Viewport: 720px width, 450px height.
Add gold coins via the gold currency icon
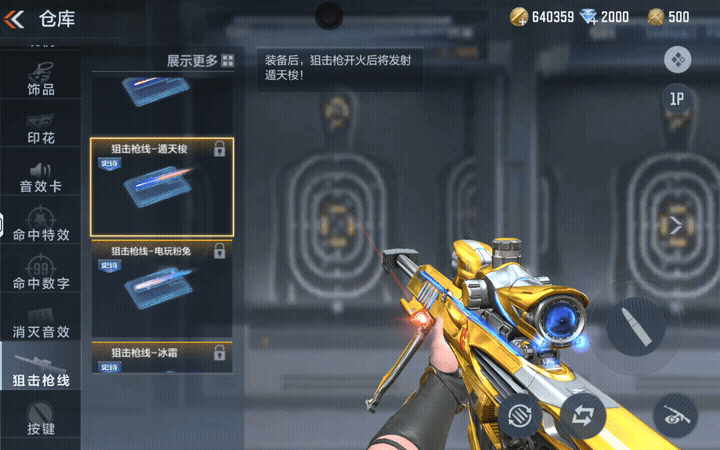point(519,16)
